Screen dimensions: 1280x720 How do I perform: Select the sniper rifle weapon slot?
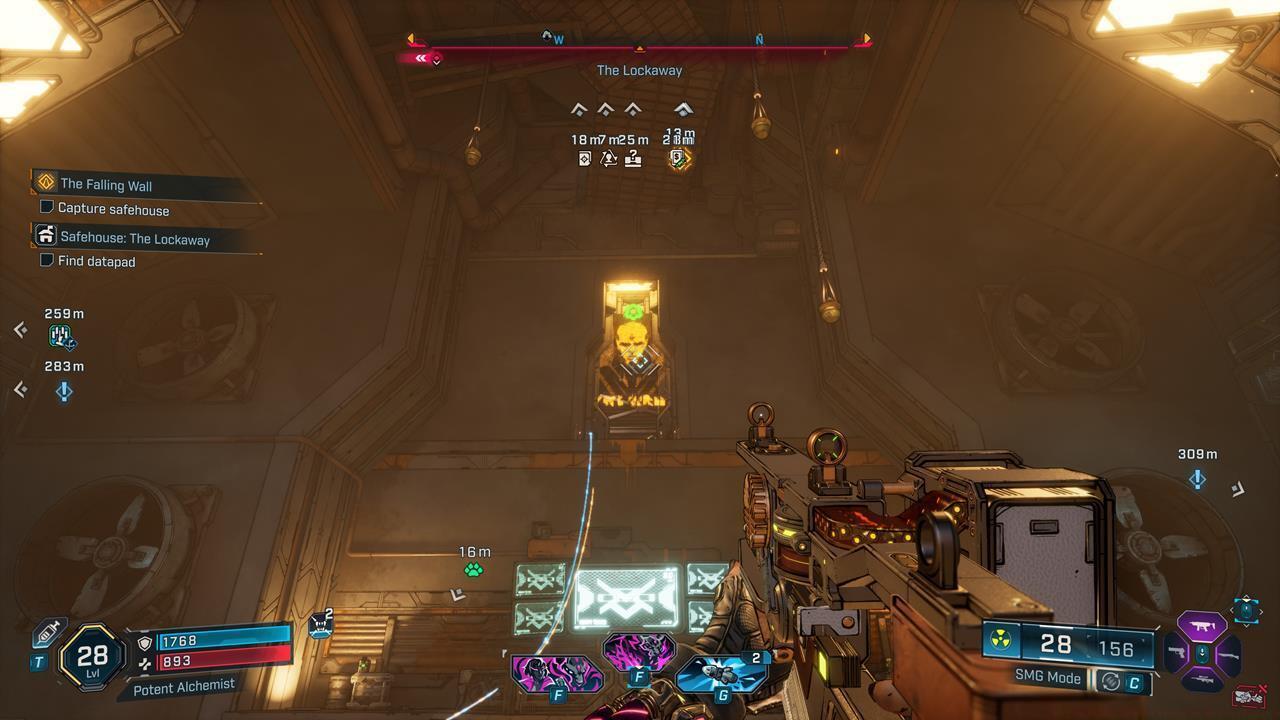[1204, 678]
